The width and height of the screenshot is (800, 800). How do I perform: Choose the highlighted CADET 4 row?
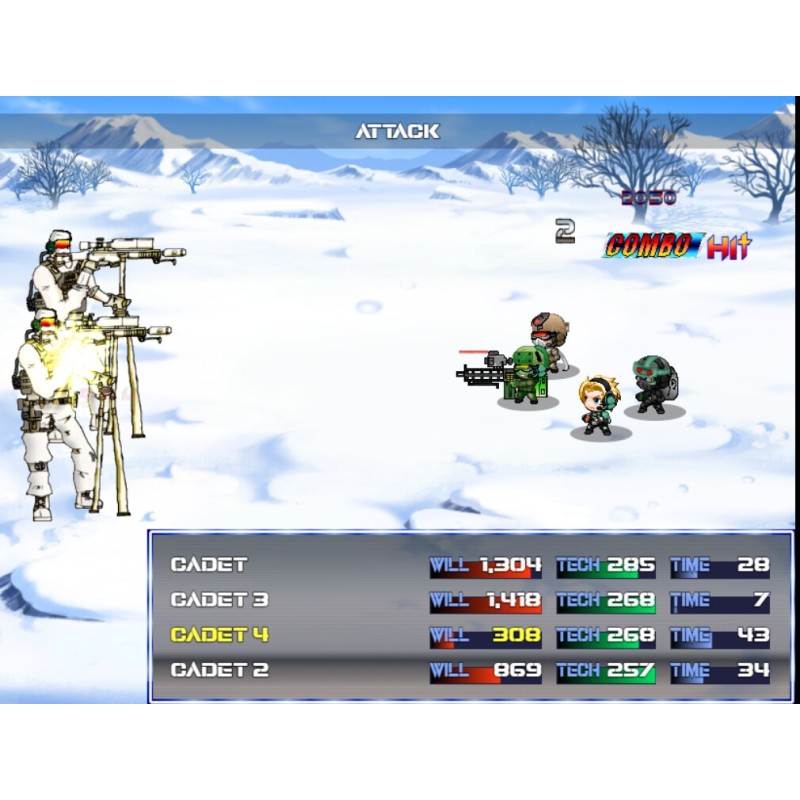point(219,635)
